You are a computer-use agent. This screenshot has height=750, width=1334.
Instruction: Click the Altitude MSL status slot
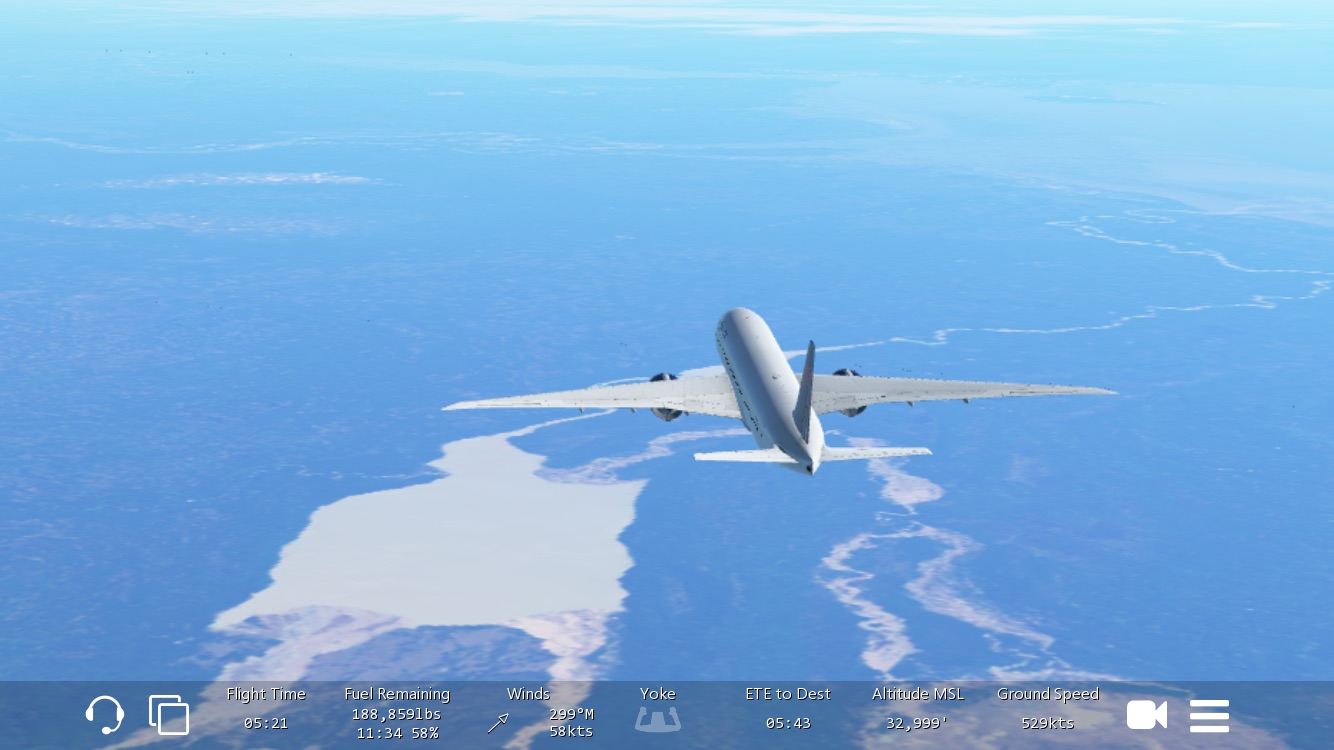pyautogui.click(x=917, y=709)
